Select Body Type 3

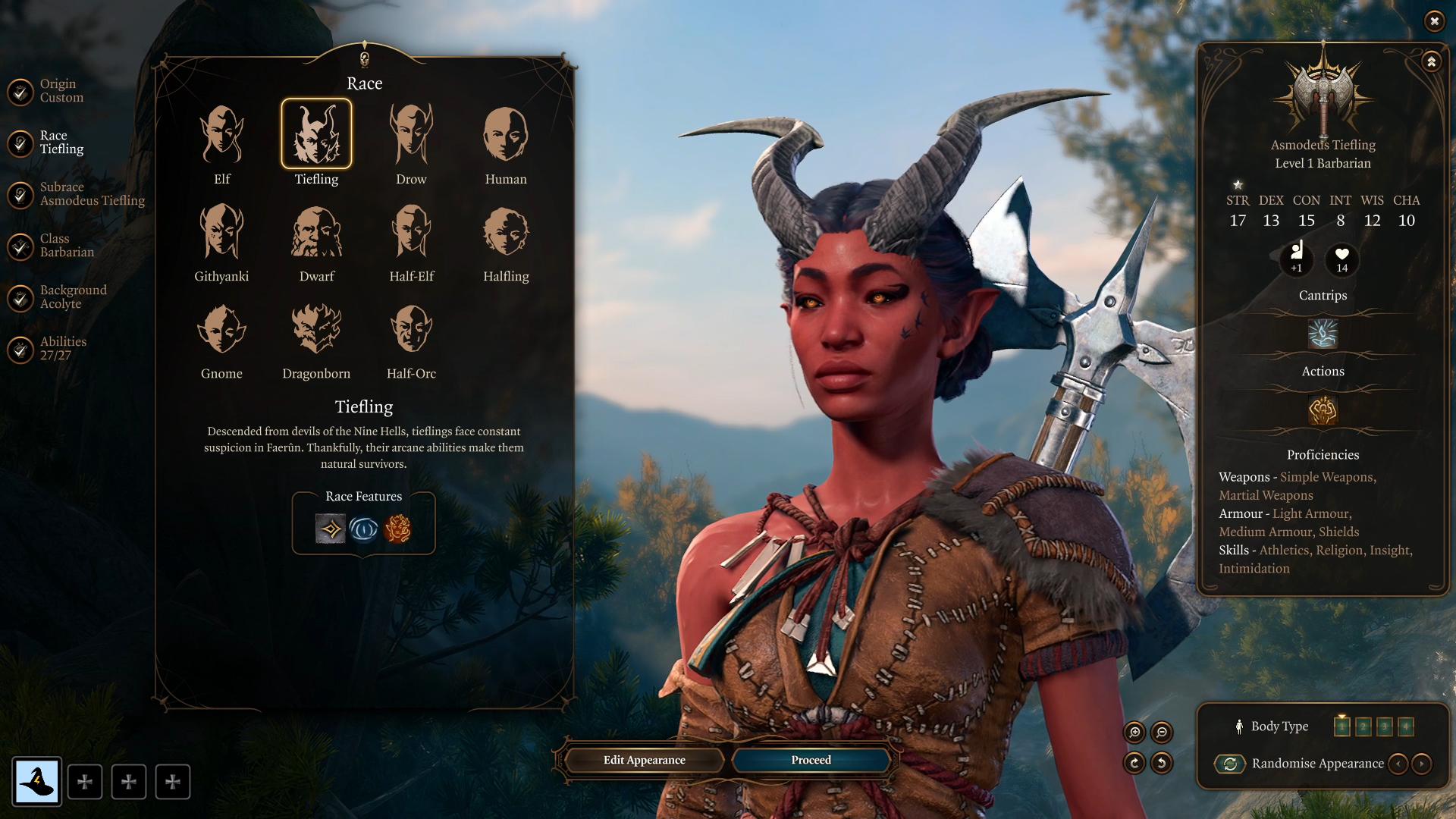coord(1385,726)
